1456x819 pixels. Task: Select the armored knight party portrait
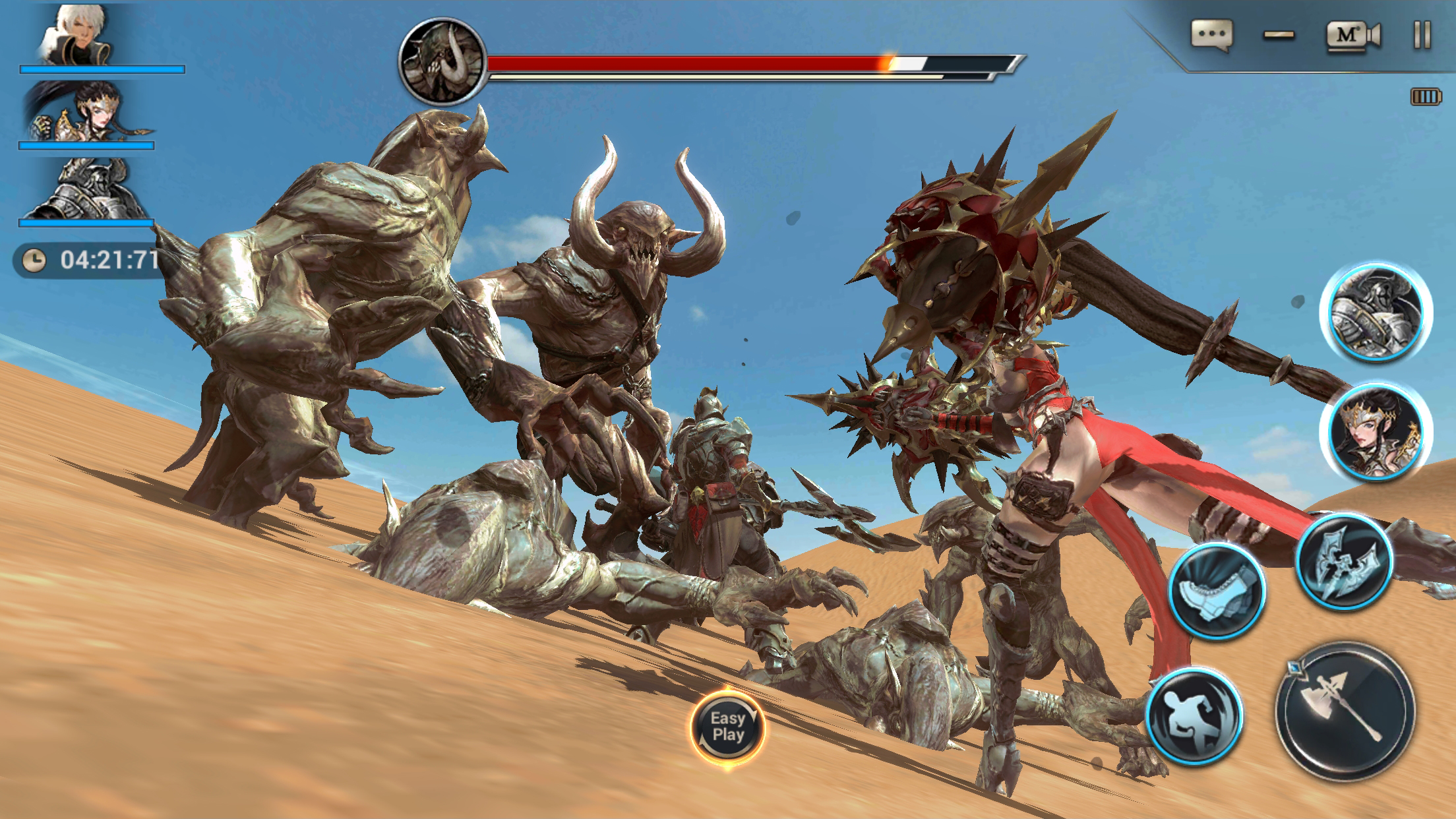click(86, 190)
